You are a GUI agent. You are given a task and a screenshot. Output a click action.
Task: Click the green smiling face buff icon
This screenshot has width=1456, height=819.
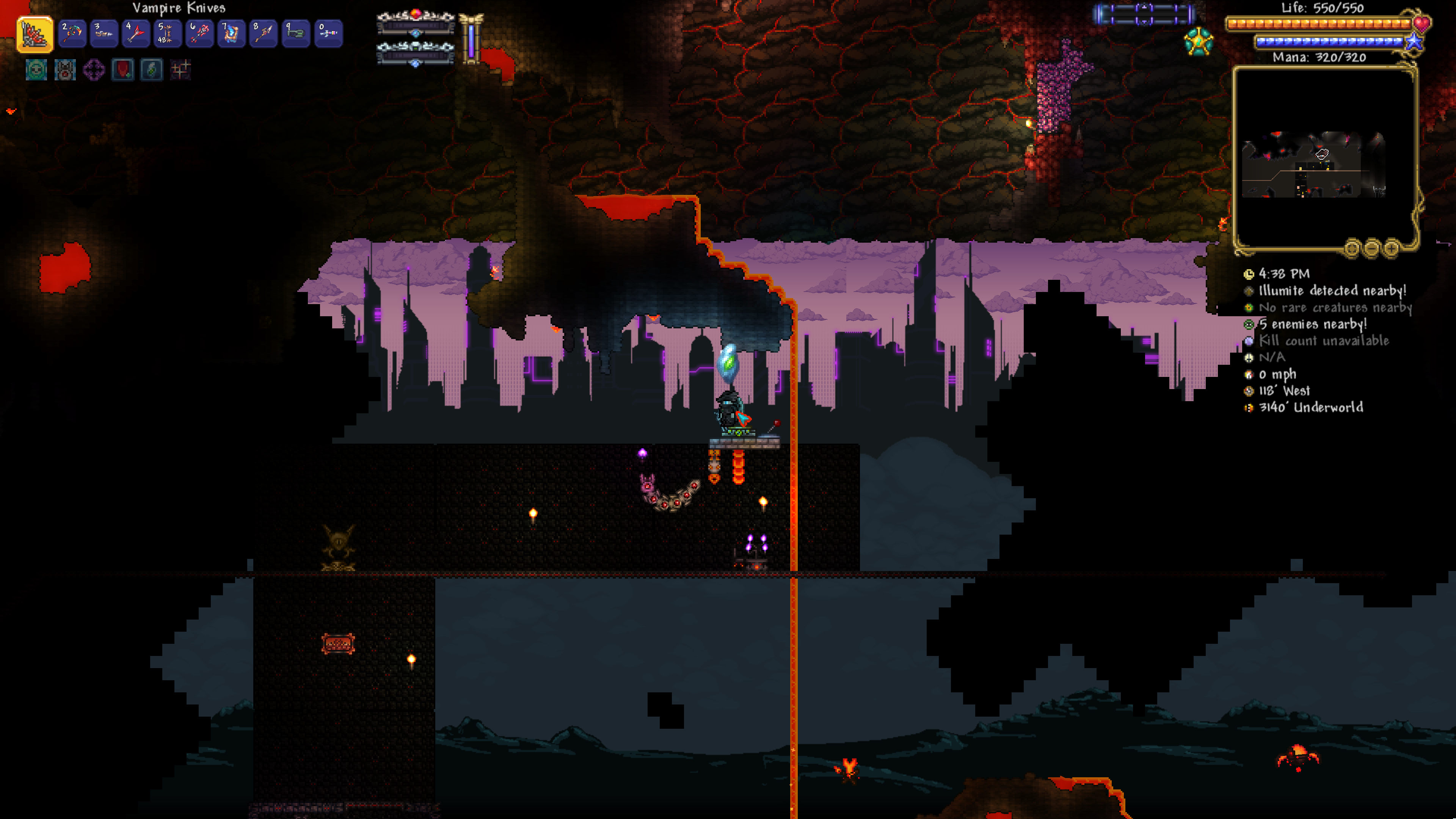[36, 70]
